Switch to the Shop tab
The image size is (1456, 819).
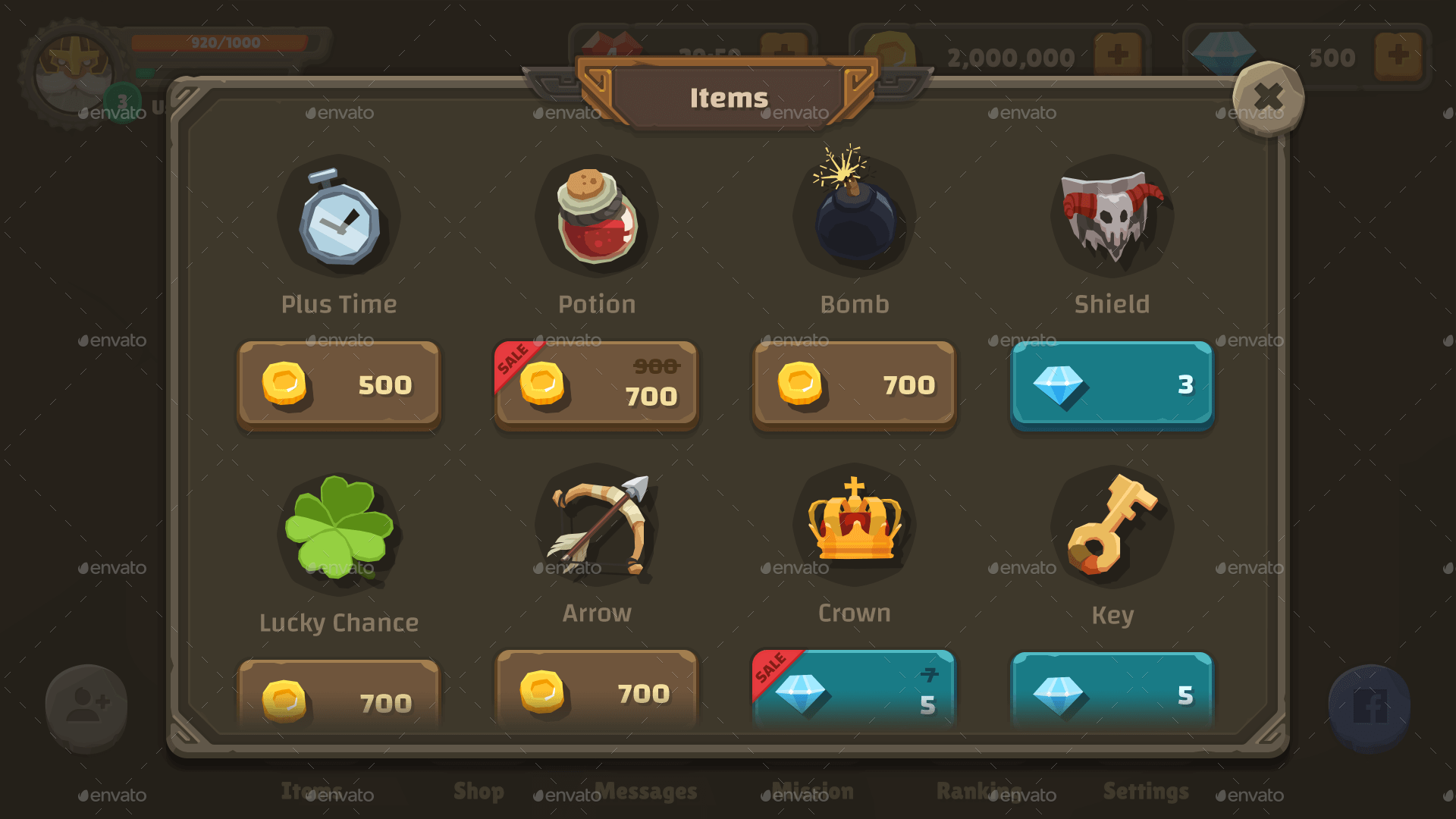pyautogui.click(x=479, y=792)
